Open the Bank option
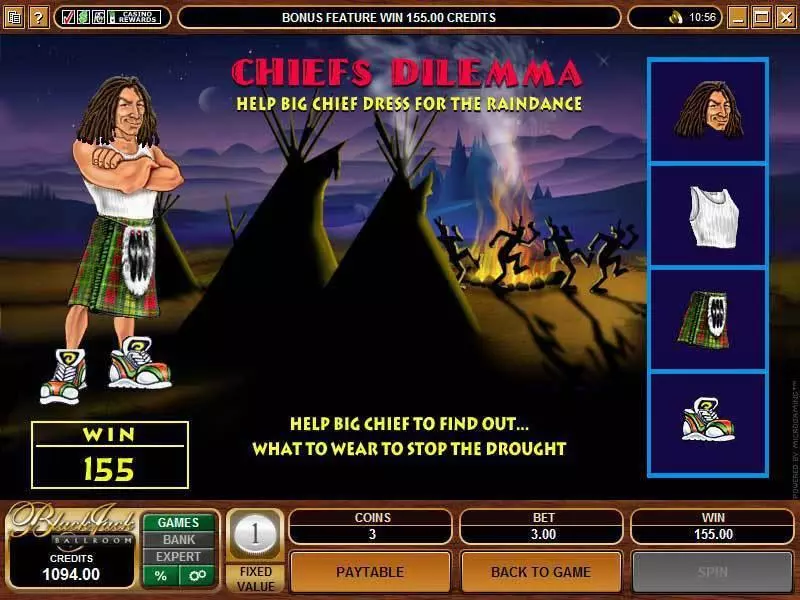Screen dimensions: 800x600 click(178, 539)
